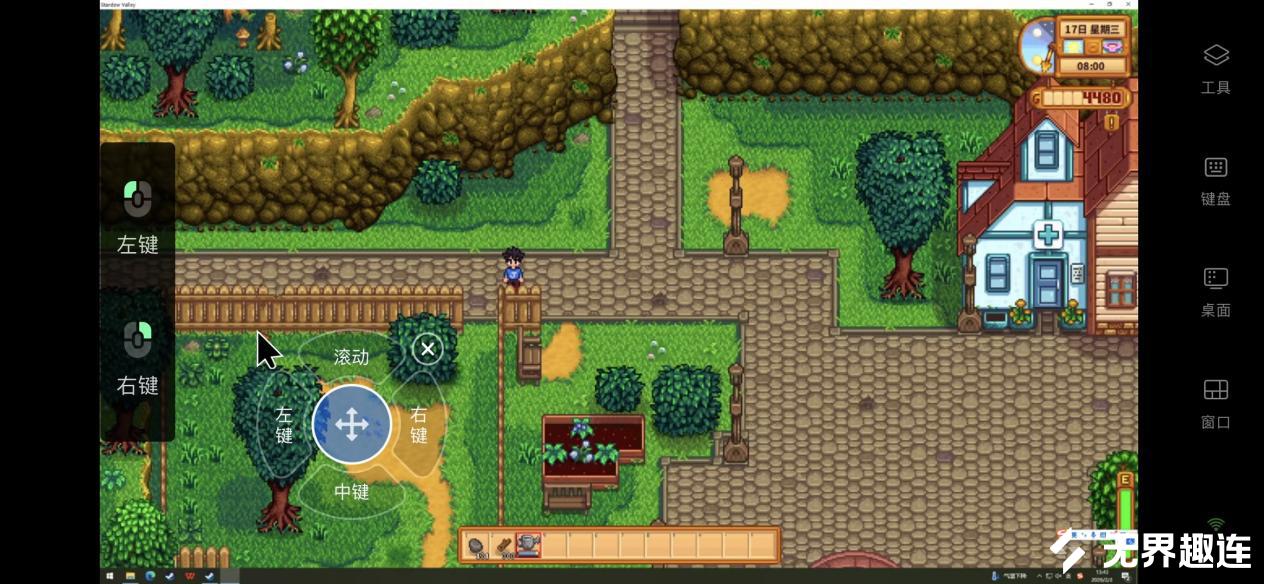This screenshot has height=584, width=1264.
Task: Switch to the 桌面 desktop view
Action: [1215, 291]
